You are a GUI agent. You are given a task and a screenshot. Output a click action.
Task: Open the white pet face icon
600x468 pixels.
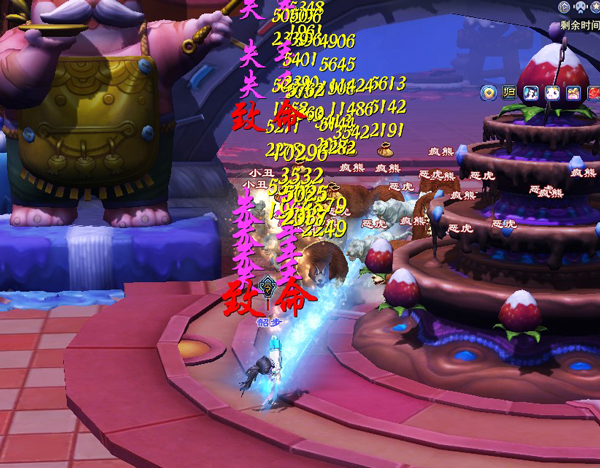point(553,93)
